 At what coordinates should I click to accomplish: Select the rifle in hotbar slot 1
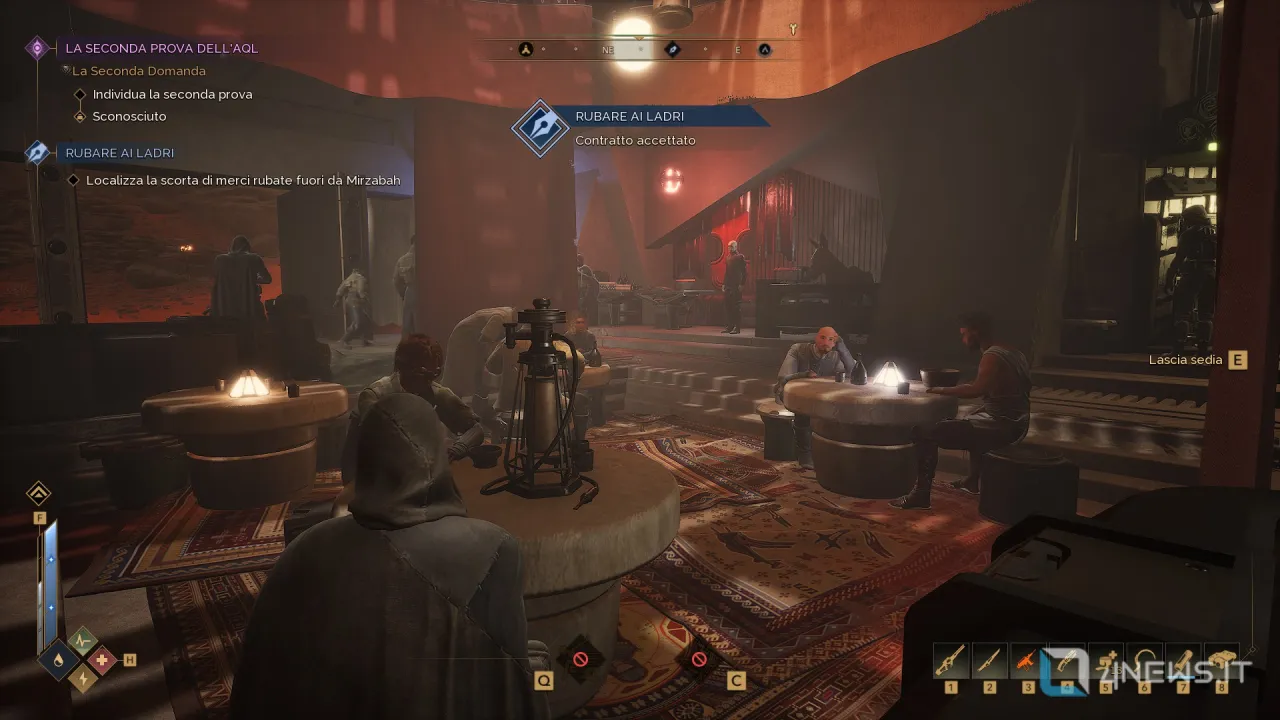point(950,660)
